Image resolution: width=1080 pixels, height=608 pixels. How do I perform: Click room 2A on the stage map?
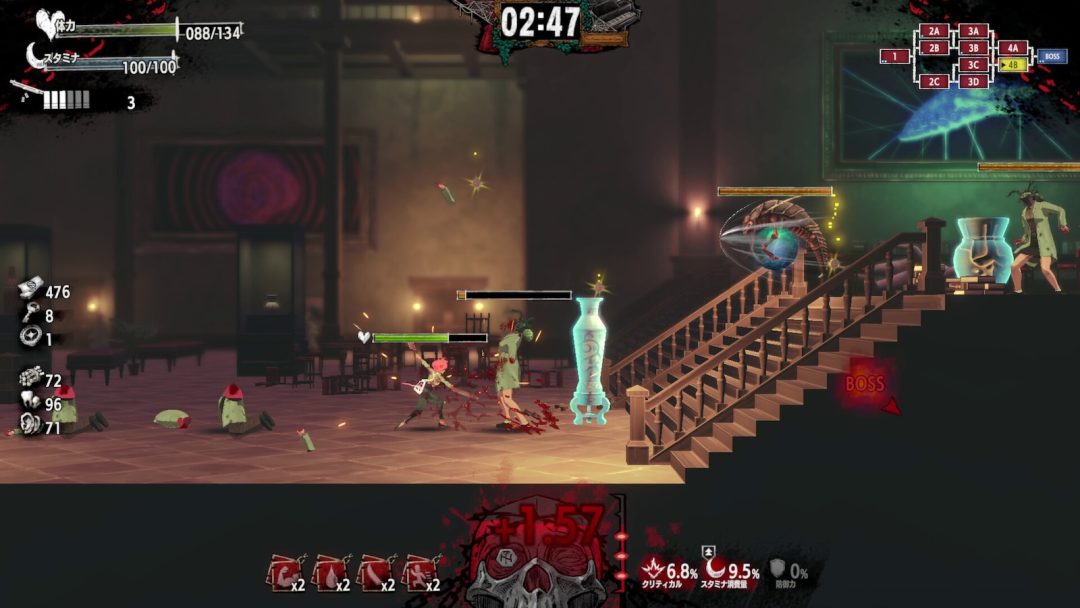click(x=934, y=31)
